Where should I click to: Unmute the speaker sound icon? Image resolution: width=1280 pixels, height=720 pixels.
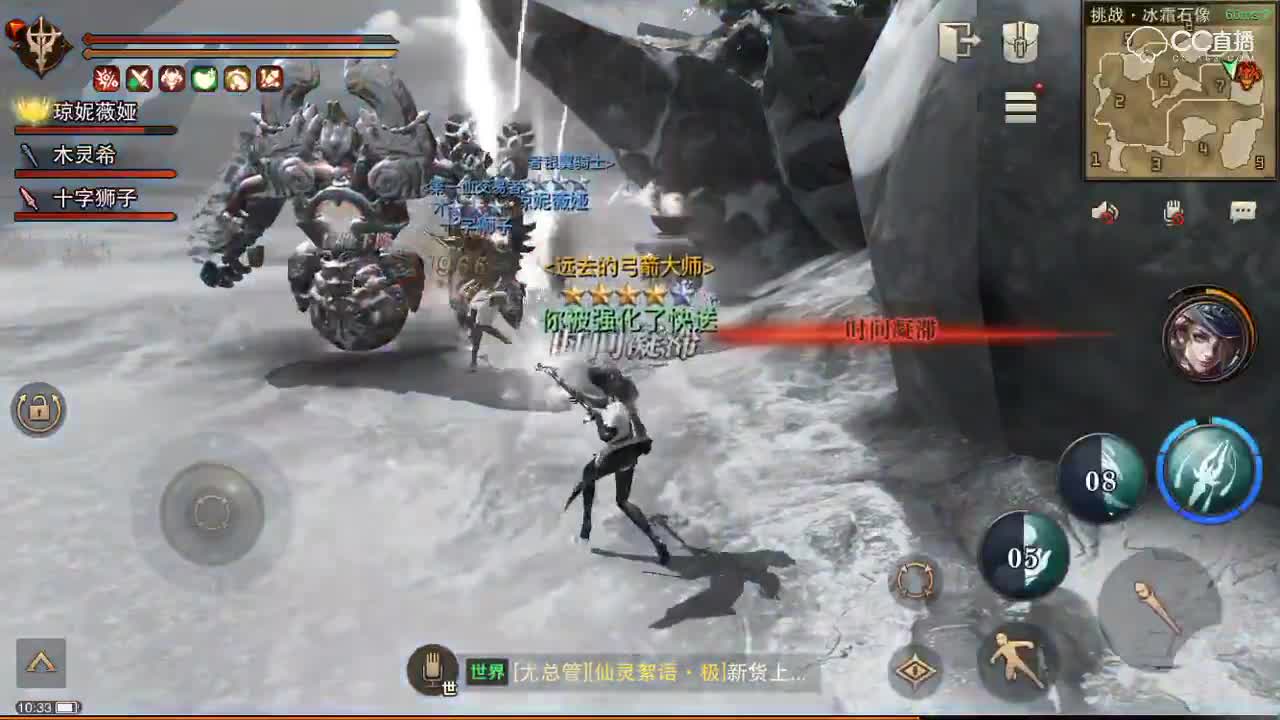1104,210
